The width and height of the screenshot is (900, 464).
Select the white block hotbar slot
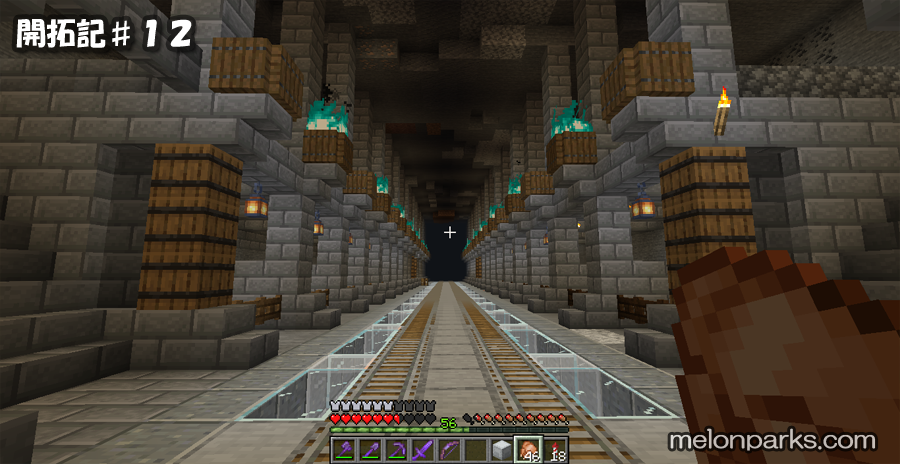pos(500,450)
